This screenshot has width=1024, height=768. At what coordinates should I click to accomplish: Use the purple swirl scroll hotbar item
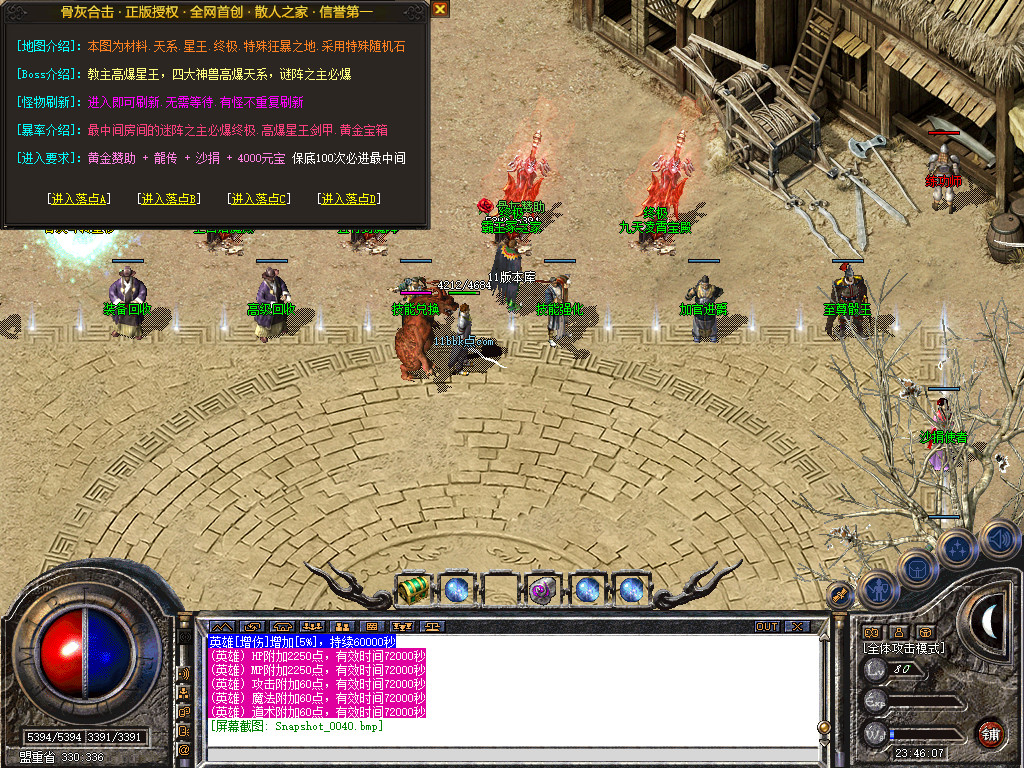(x=543, y=589)
